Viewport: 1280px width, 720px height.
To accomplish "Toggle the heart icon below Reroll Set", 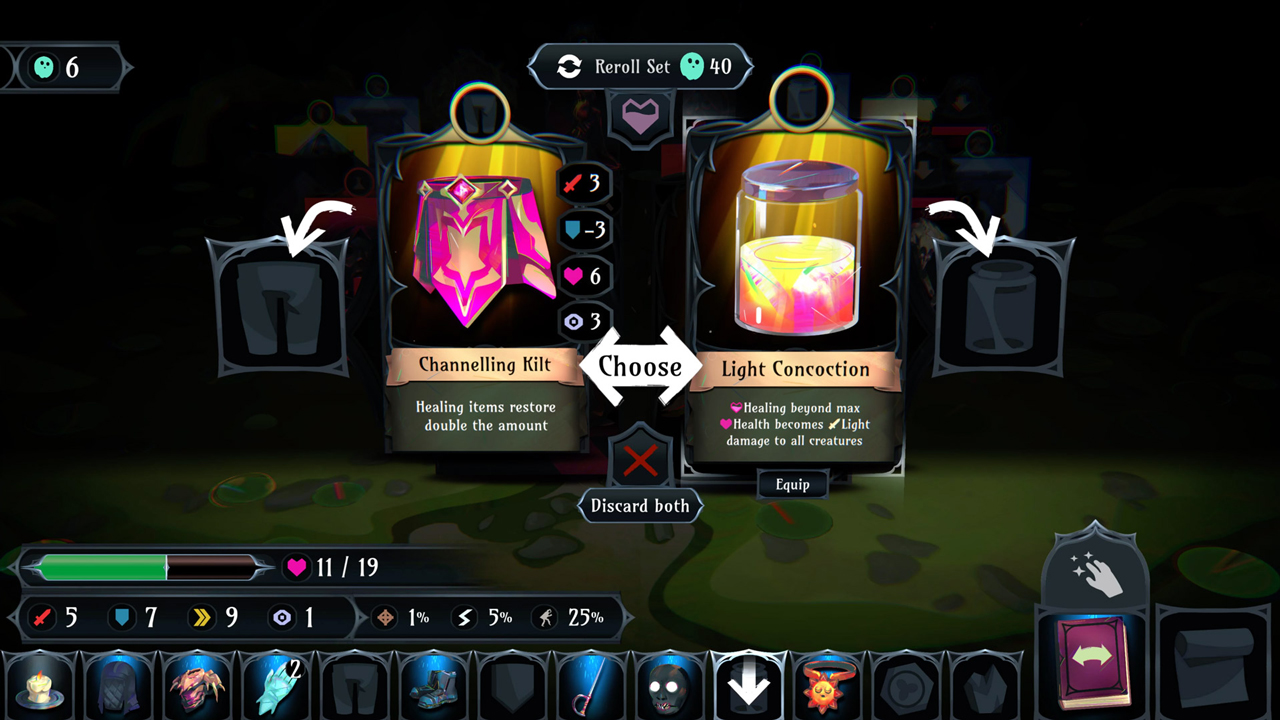I will click(640, 117).
